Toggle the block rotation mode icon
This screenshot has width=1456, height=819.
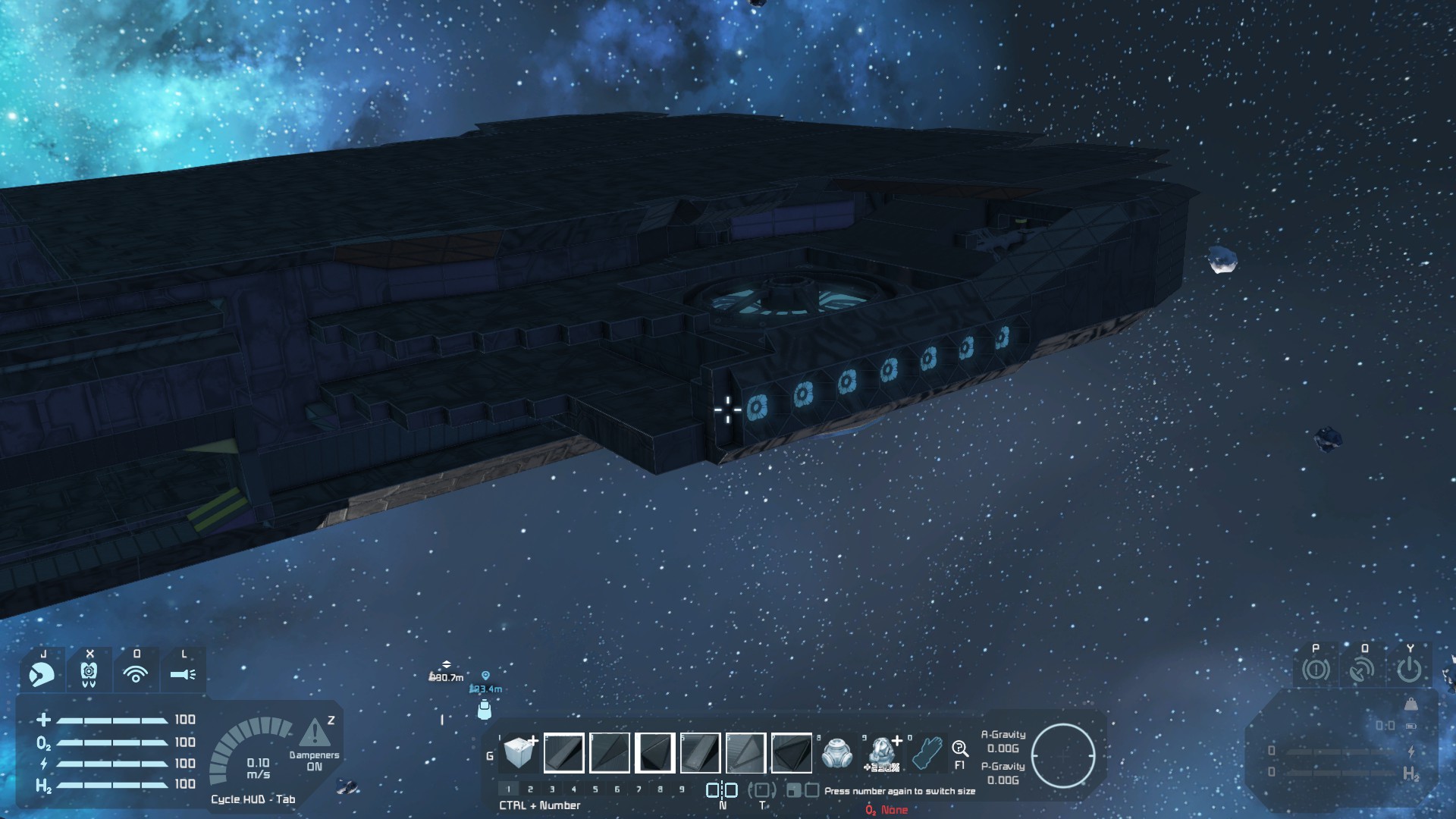tap(762, 791)
